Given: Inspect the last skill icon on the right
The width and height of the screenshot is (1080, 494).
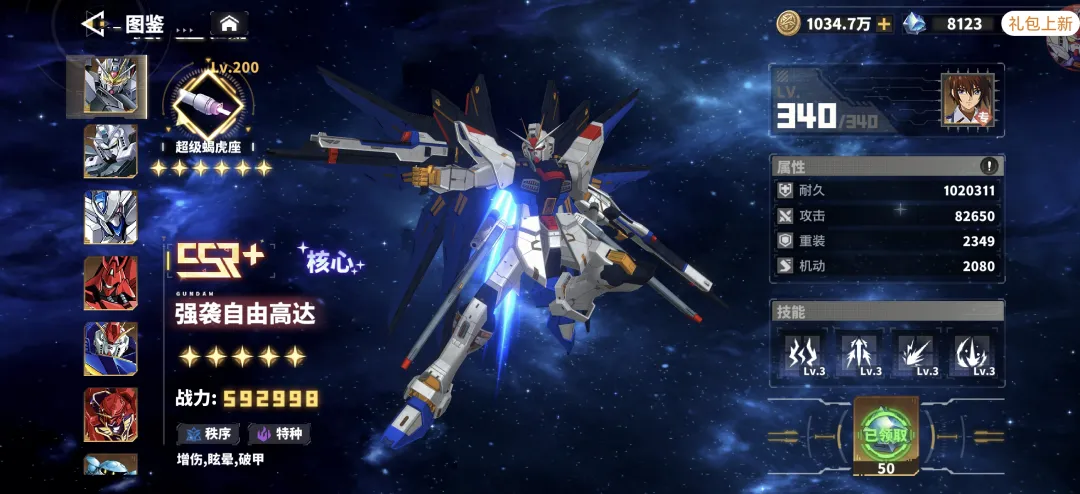Looking at the screenshot, I should click(973, 354).
